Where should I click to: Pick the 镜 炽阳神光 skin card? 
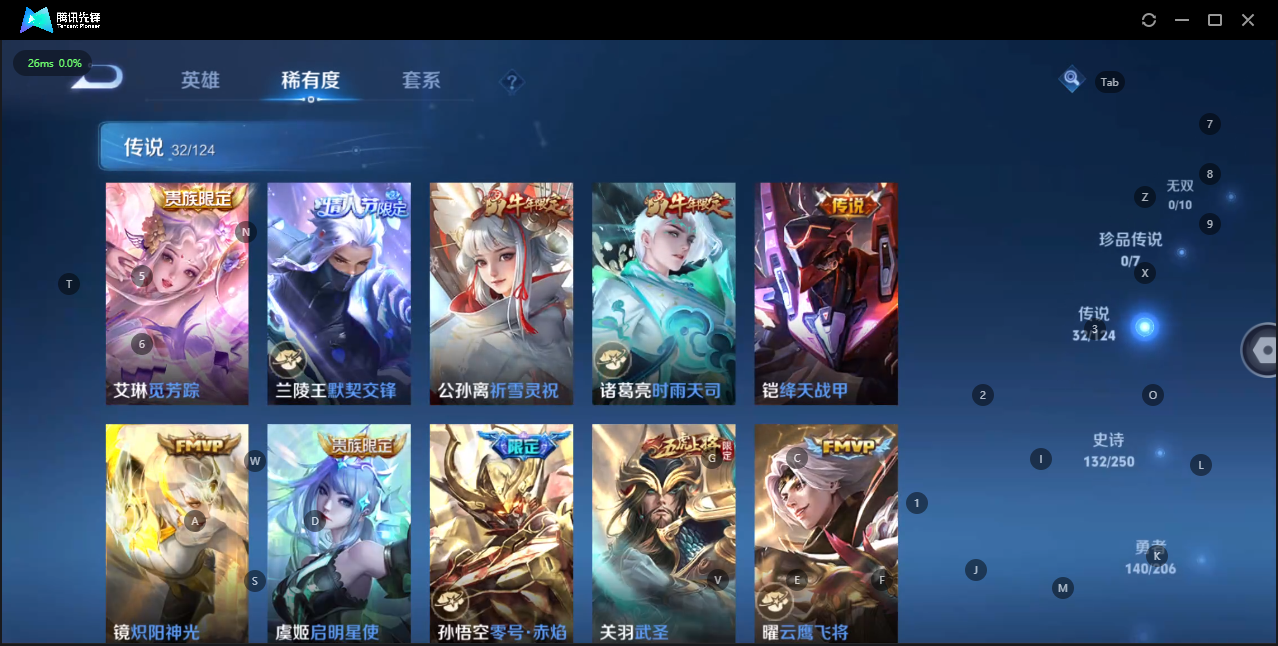tap(177, 533)
